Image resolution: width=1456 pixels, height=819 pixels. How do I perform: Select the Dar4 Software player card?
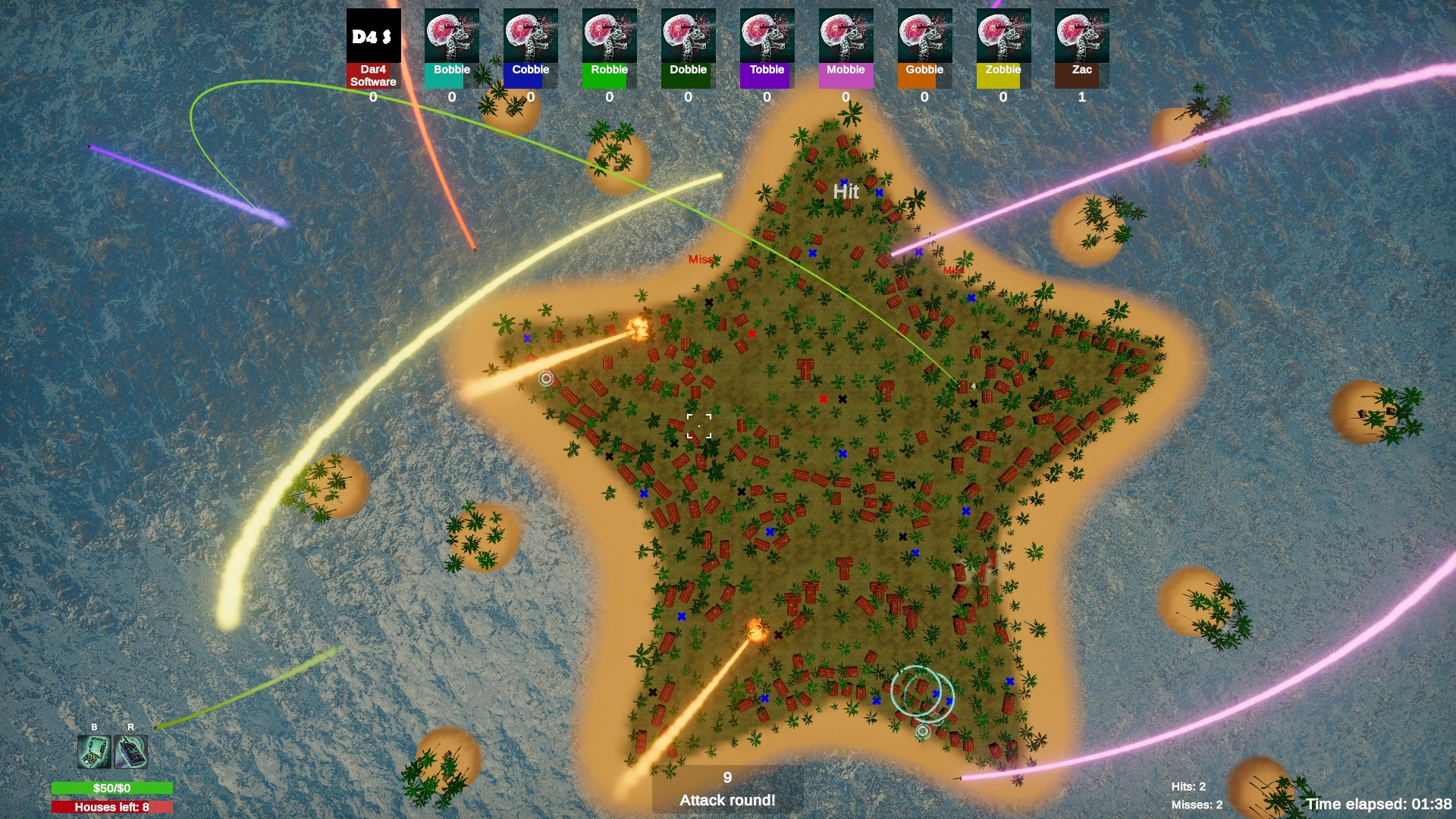[373, 48]
